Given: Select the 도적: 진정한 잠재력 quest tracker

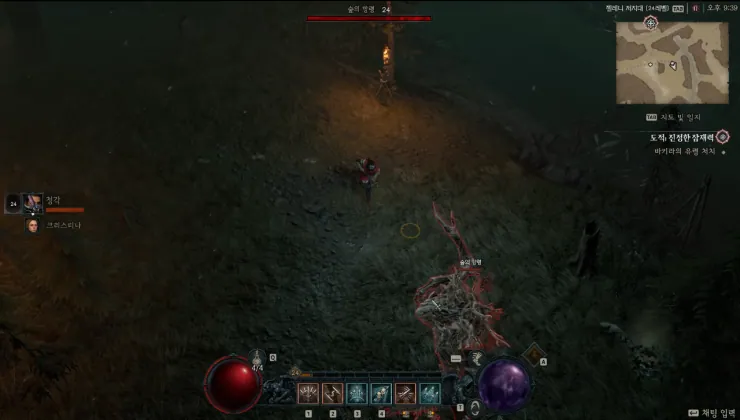Looking at the screenshot, I should [681, 137].
